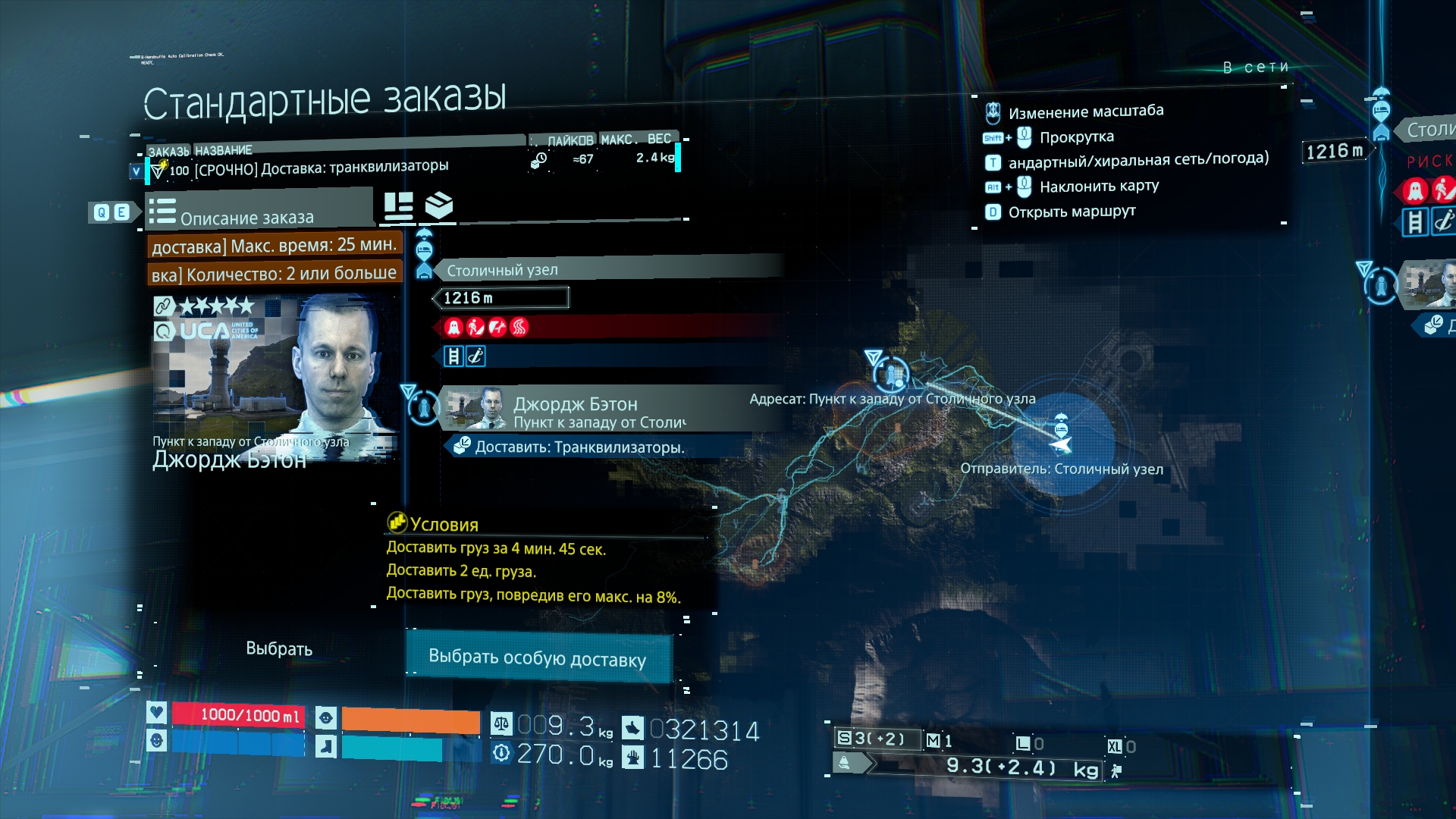Click the recipient marker on the map
The height and width of the screenshot is (819, 1456).
point(891,374)
